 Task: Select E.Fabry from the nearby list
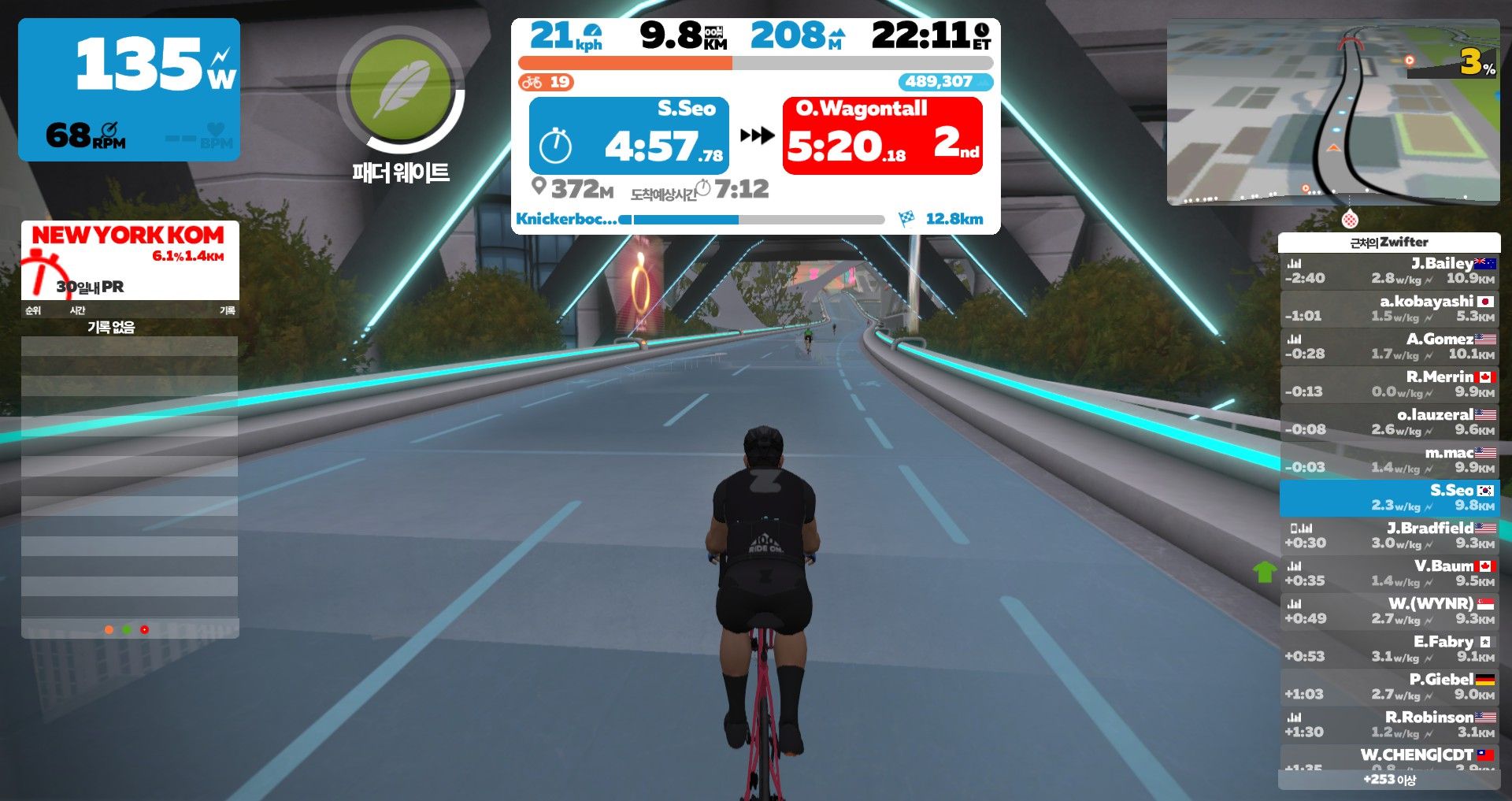click(x=1389, y=648)
